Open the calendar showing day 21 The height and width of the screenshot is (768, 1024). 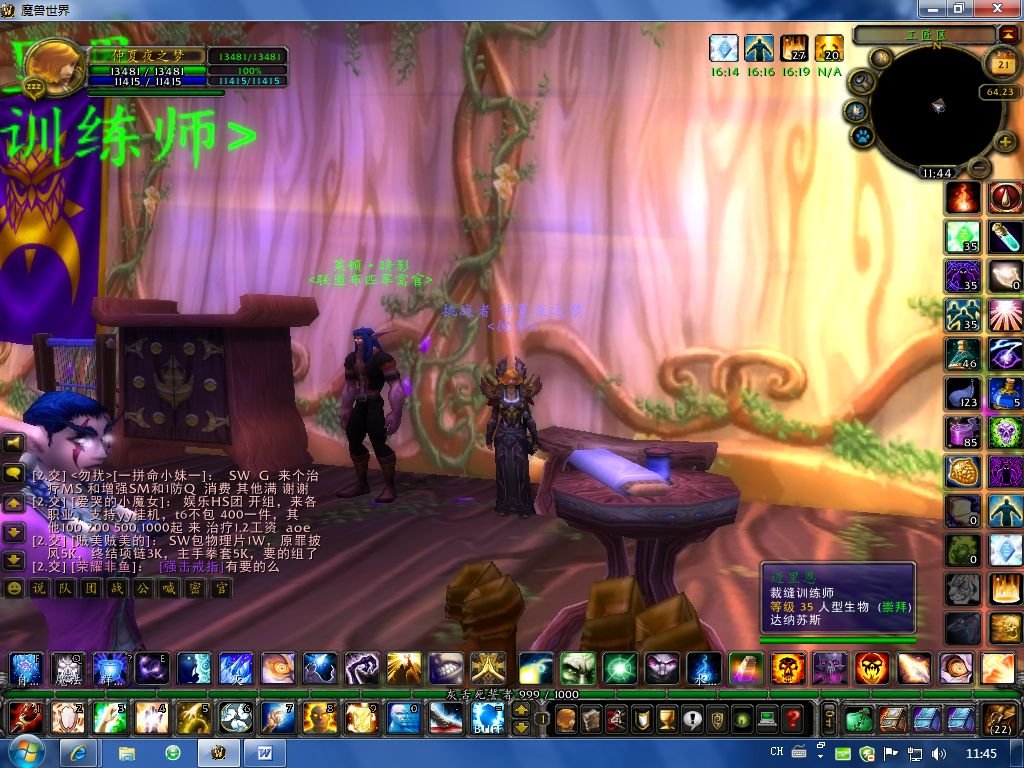click(1001, 65)
